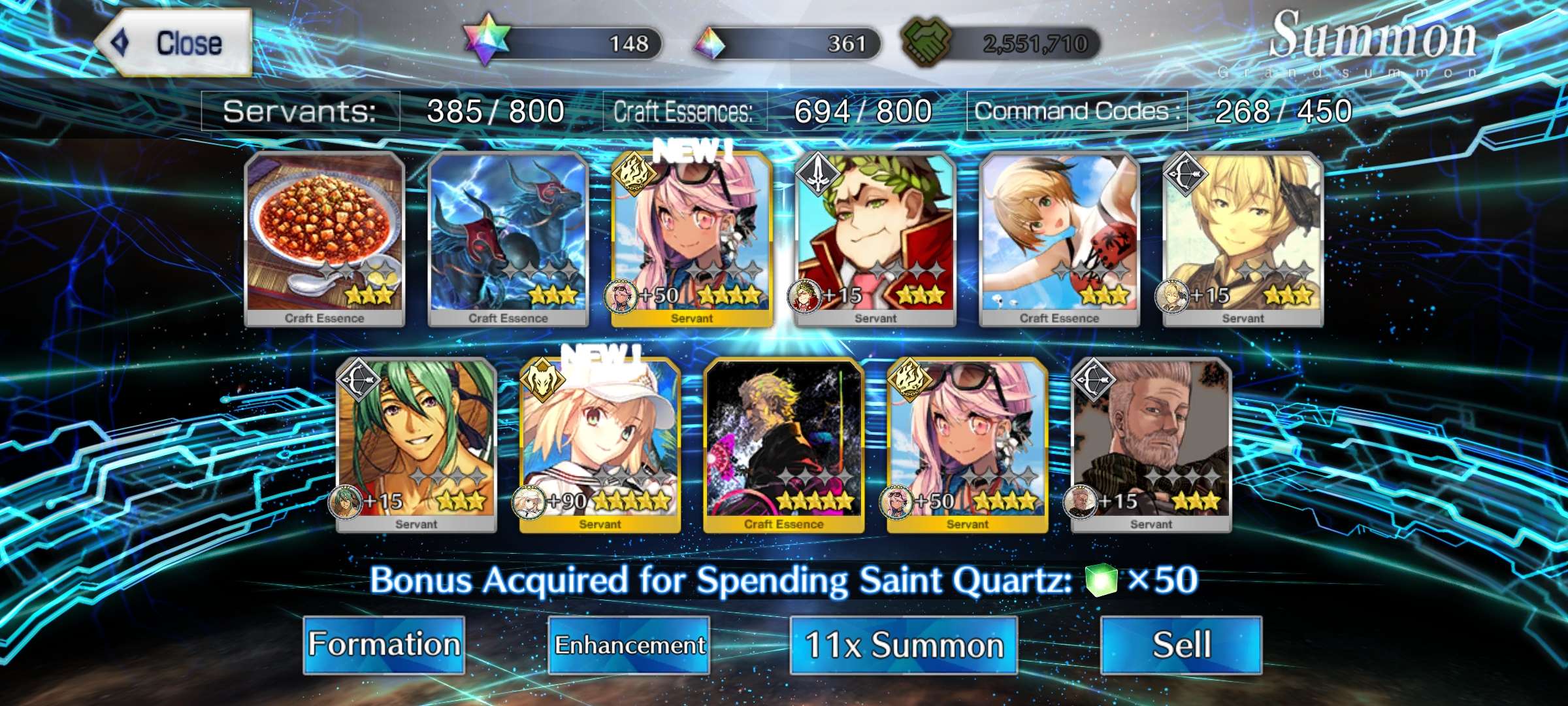Open the Sell menu
Screen dimensions: 1568x706
click(x=1181, y=645)
